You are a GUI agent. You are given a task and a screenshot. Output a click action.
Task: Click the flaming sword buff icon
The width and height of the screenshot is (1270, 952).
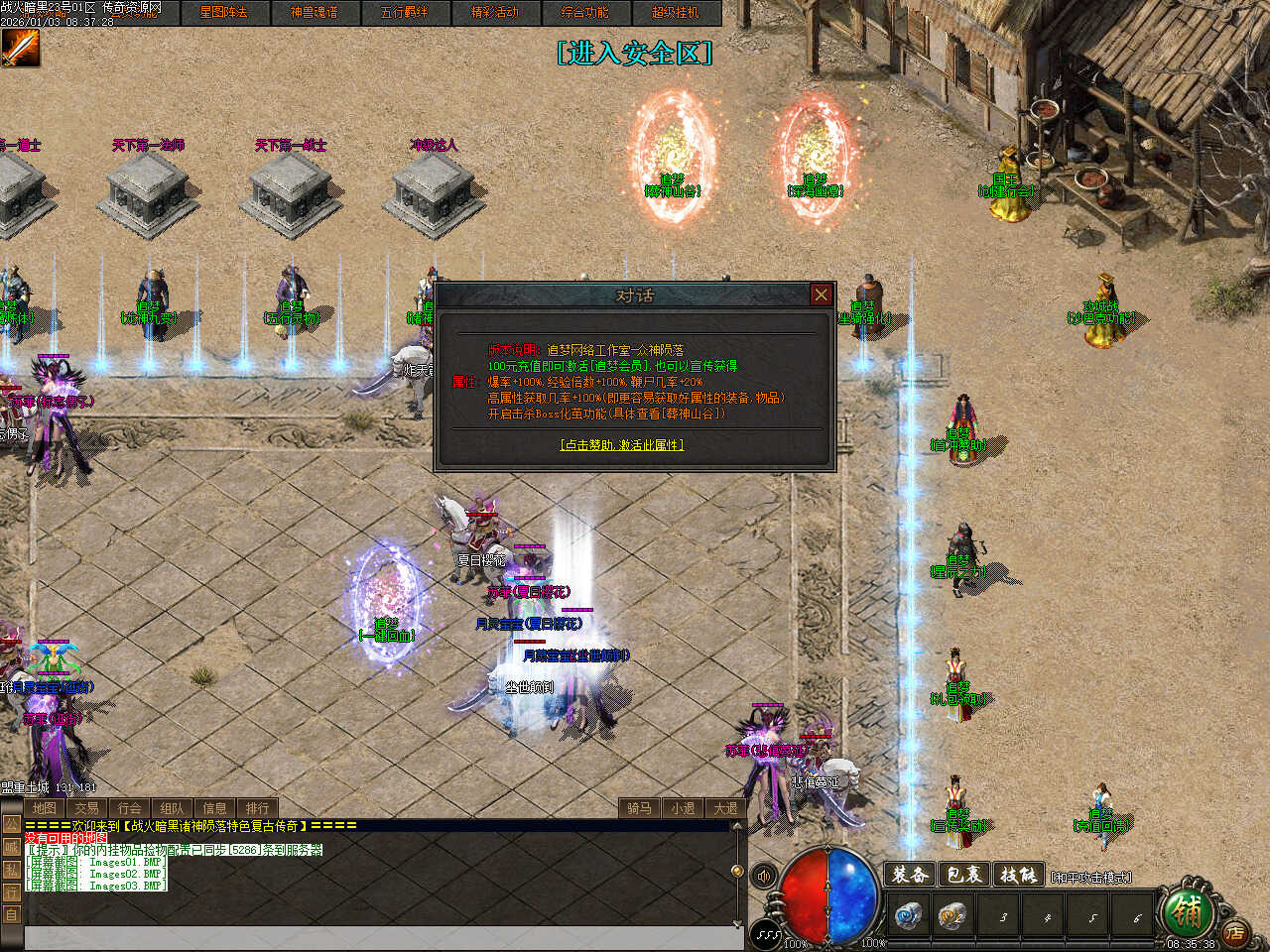[20, 48]
